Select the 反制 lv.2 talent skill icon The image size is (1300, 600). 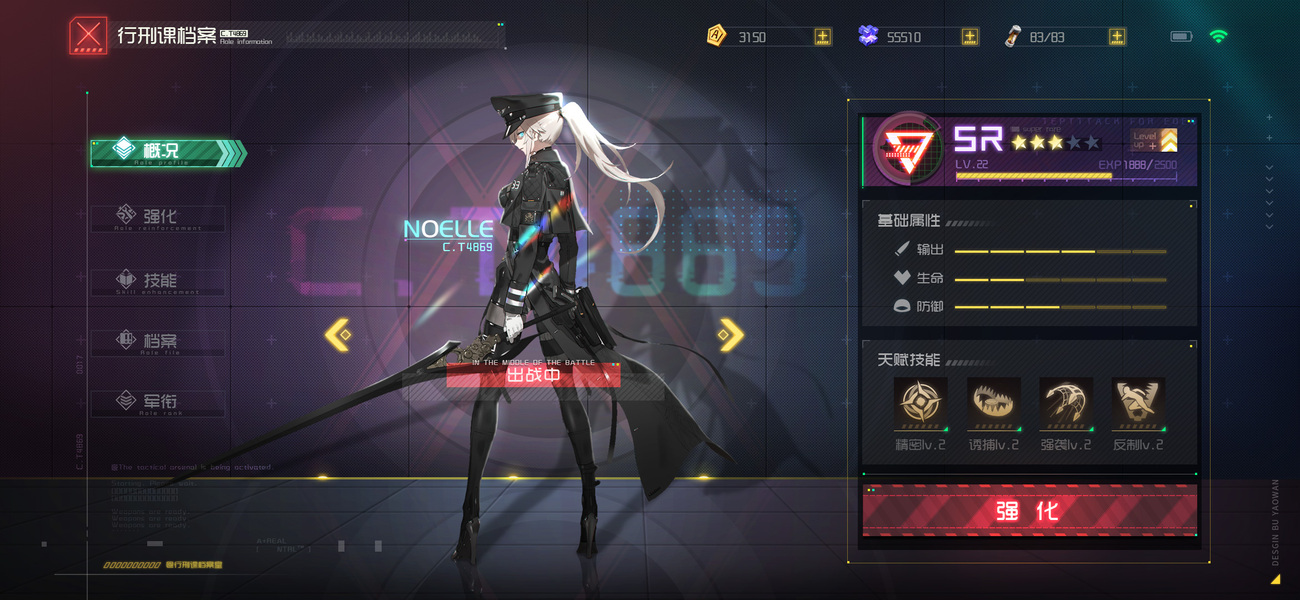(1138, 403)
